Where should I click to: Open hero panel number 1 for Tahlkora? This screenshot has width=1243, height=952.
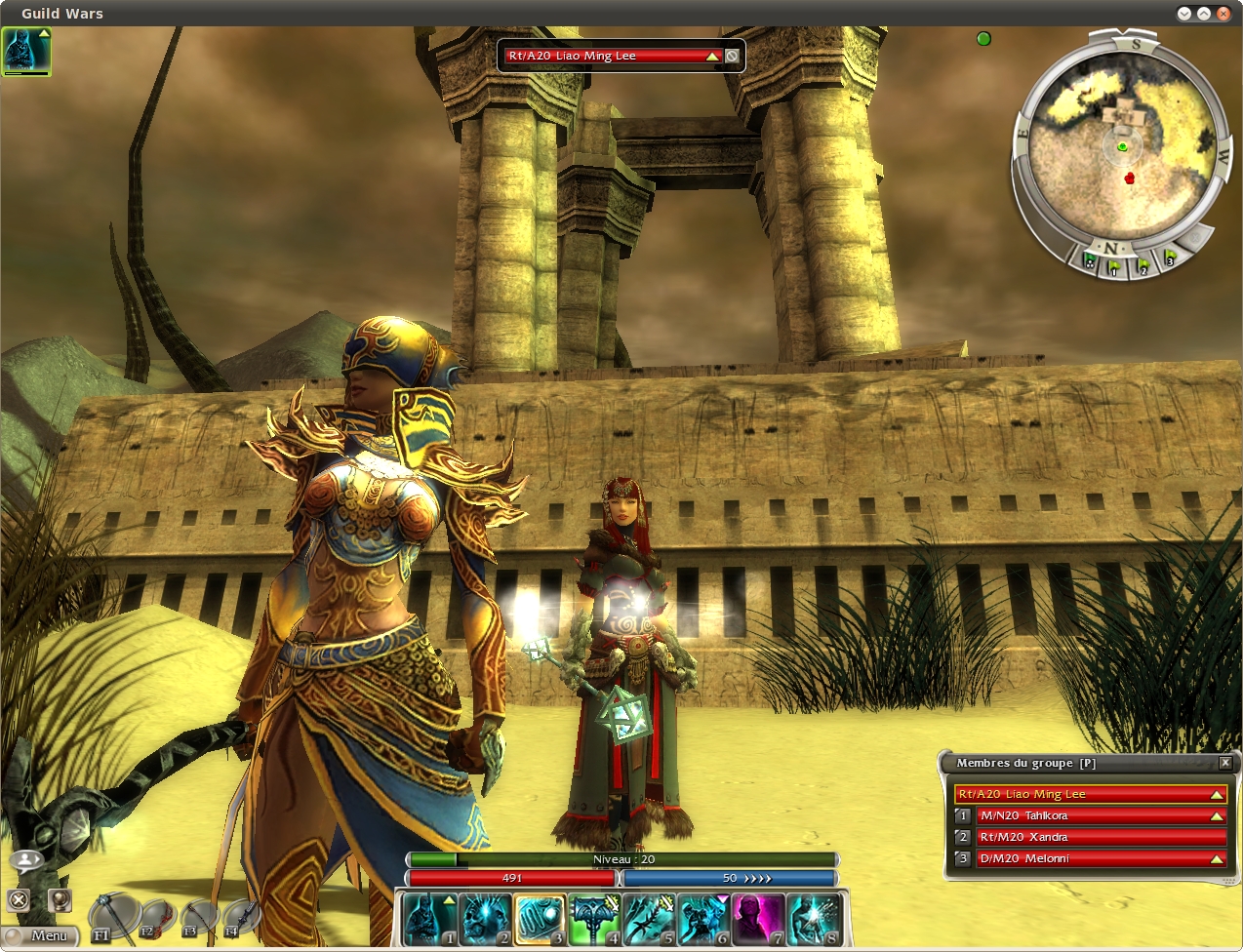point(963,815)
